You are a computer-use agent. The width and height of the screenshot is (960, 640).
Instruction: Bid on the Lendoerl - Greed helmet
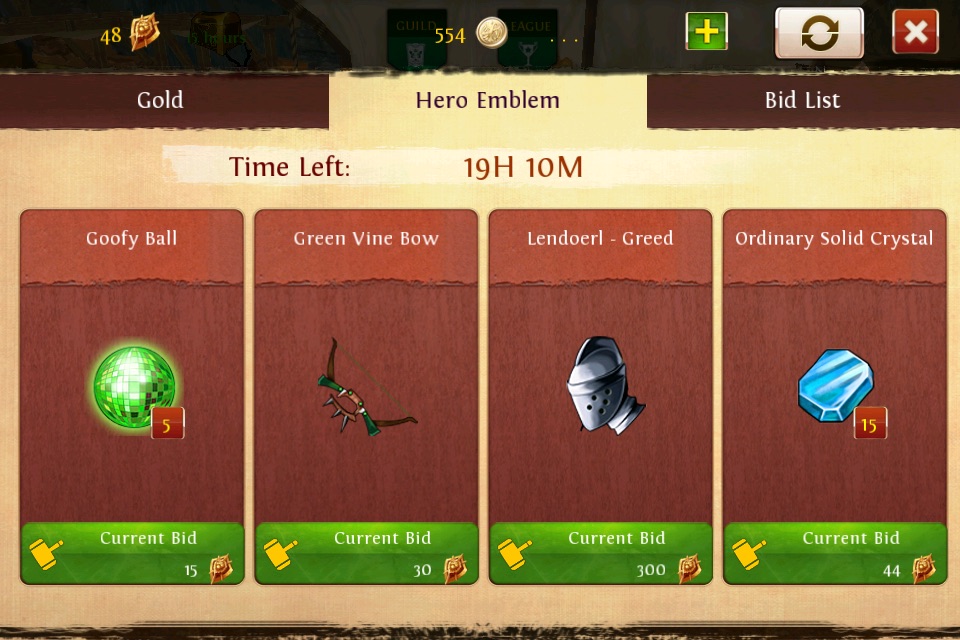(x=600, y=553)
